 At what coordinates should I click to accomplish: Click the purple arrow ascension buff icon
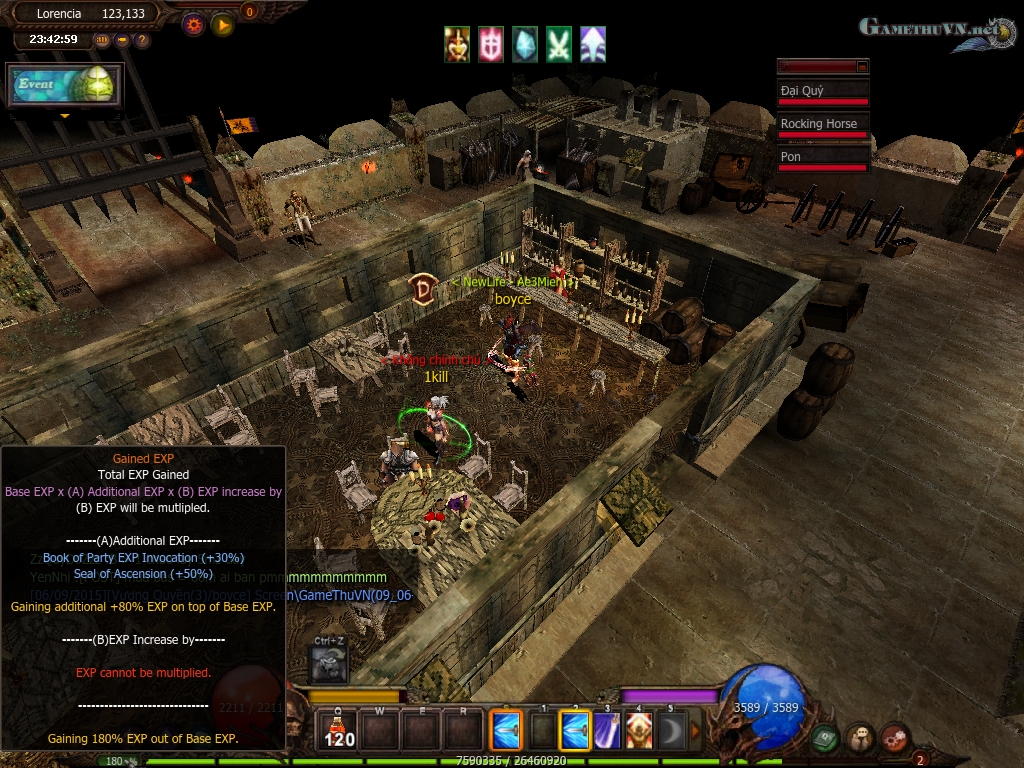click(x=593, y=44)
